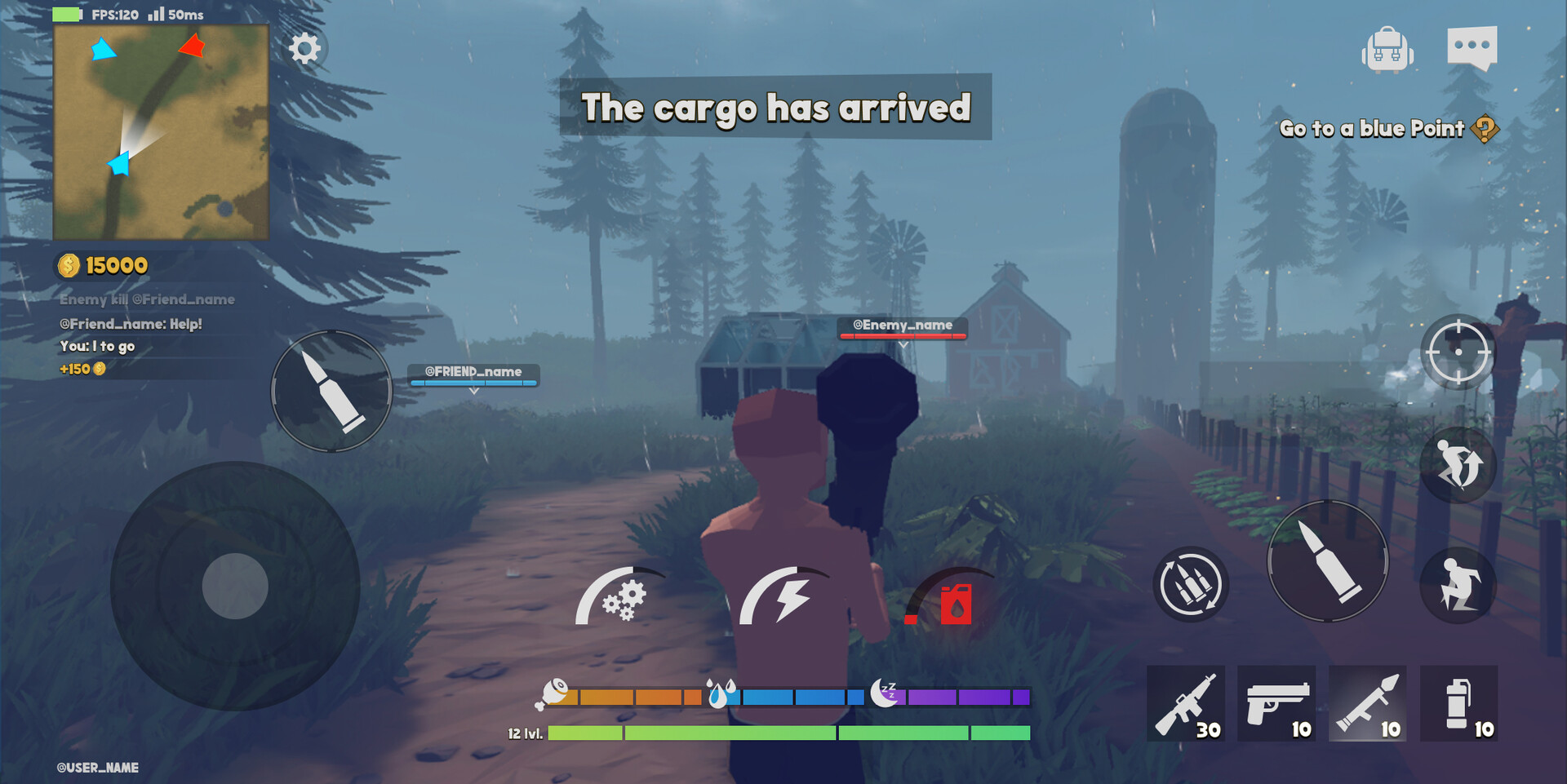Image resolution: width=1567 pixels, height=784 pixels.
Task: Tap the jump action button
Action: pyautogui.click(x=1458, y=465)
